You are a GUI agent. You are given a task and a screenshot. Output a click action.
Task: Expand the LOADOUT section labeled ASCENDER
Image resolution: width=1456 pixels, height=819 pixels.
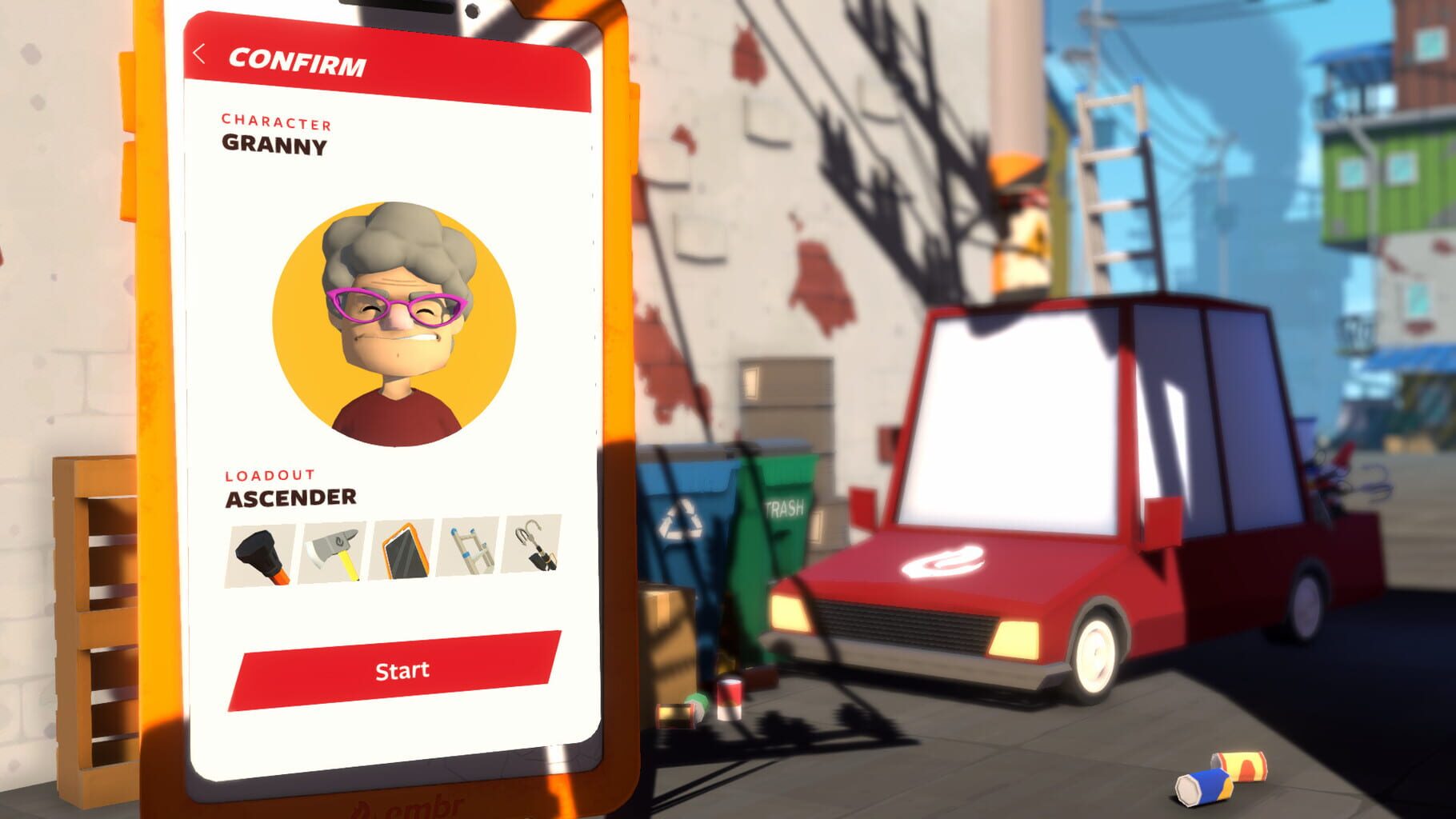point(280,486)
